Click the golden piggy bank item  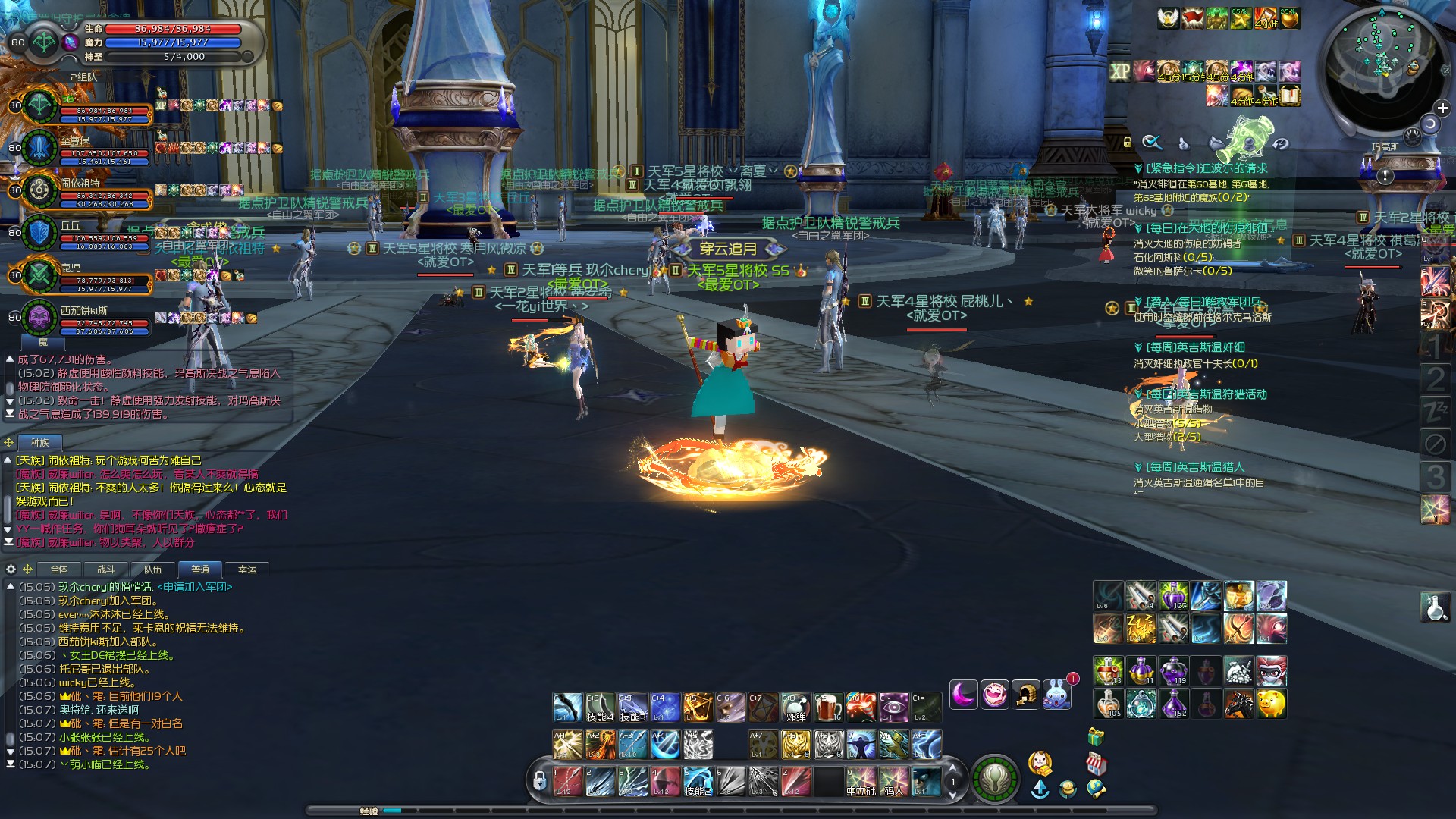[1272, 704]
